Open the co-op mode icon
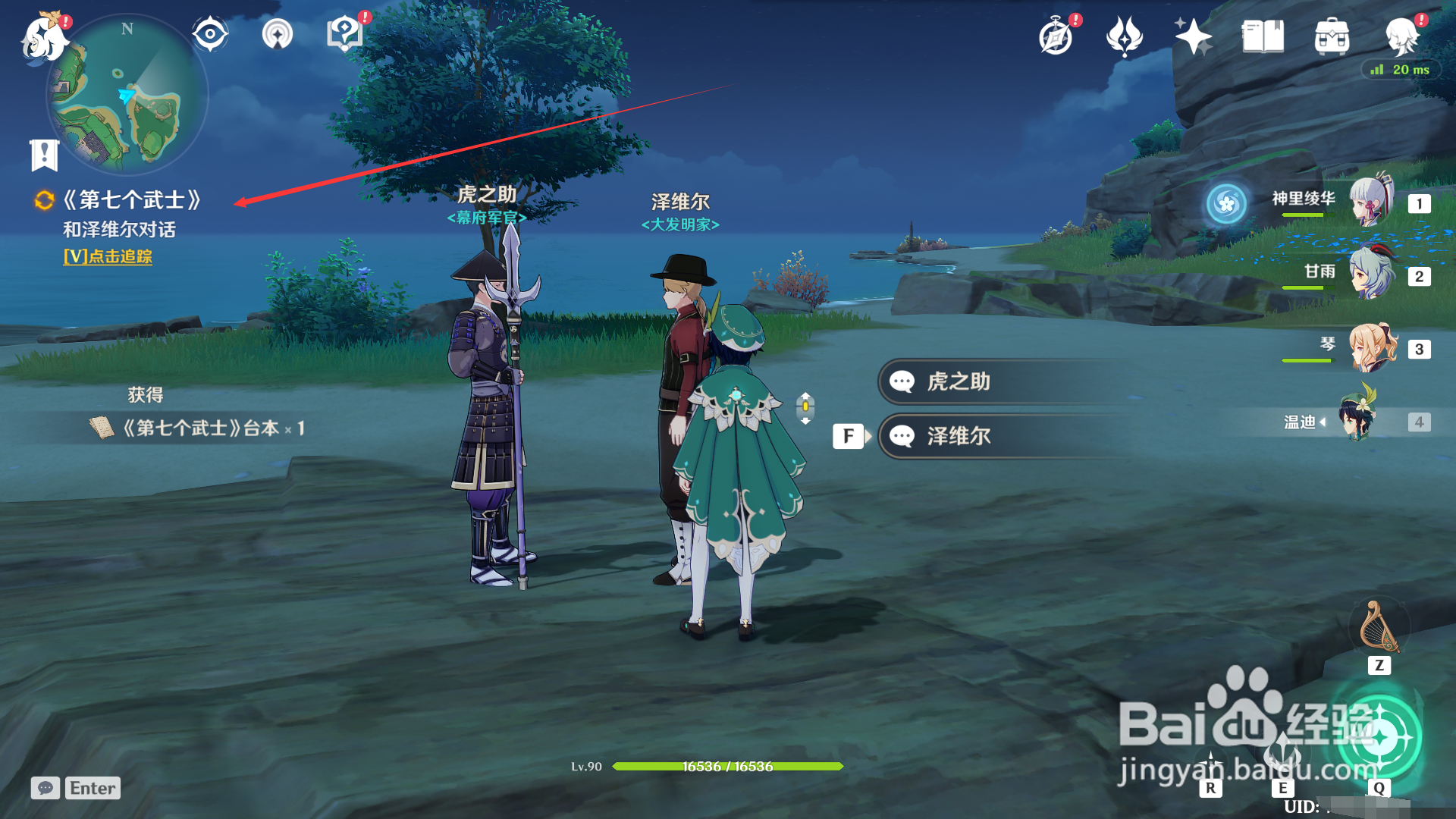1456x819 pixels. tap(278, 34)
